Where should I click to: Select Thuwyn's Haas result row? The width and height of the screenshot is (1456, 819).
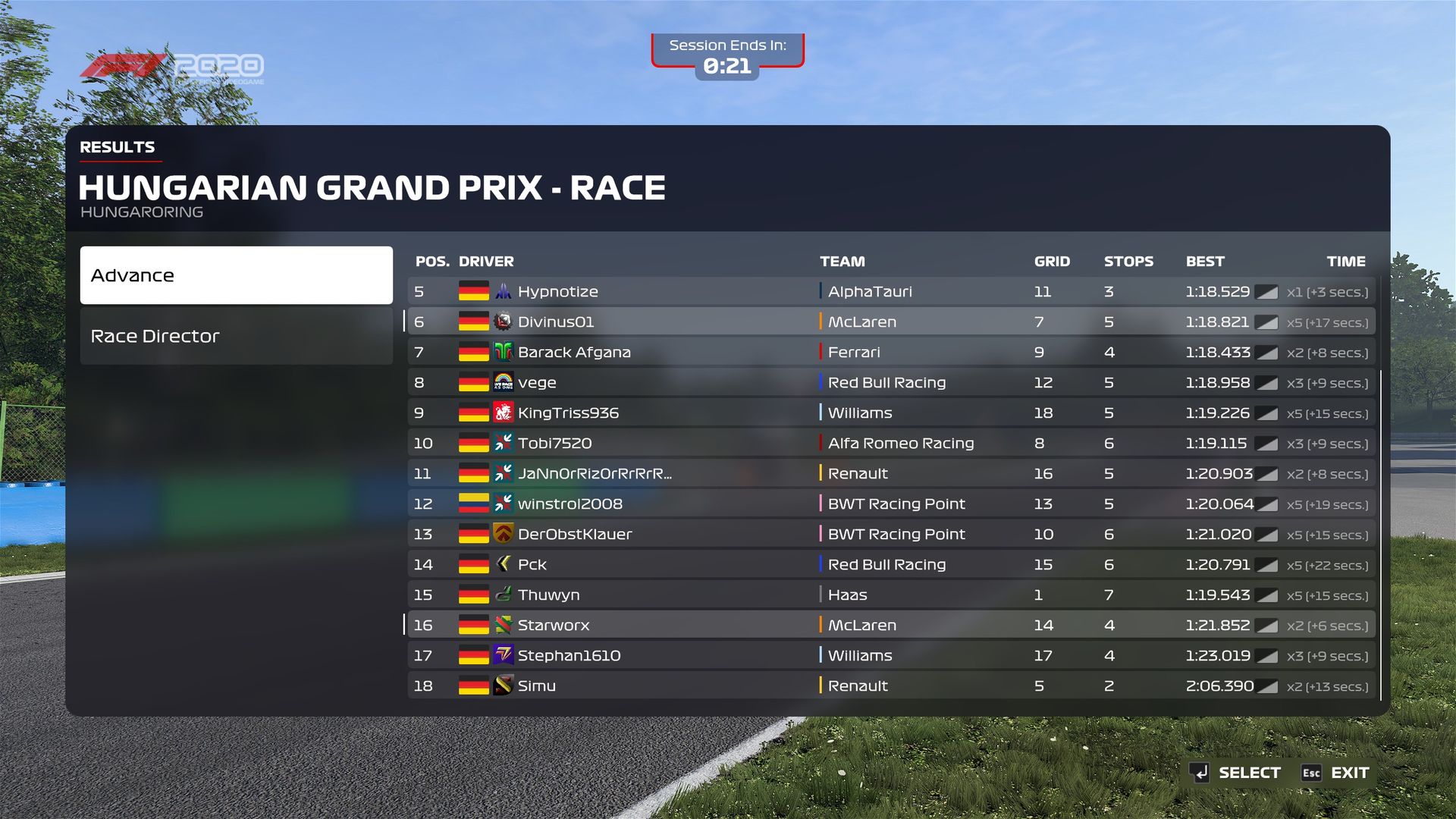point(891,595)
